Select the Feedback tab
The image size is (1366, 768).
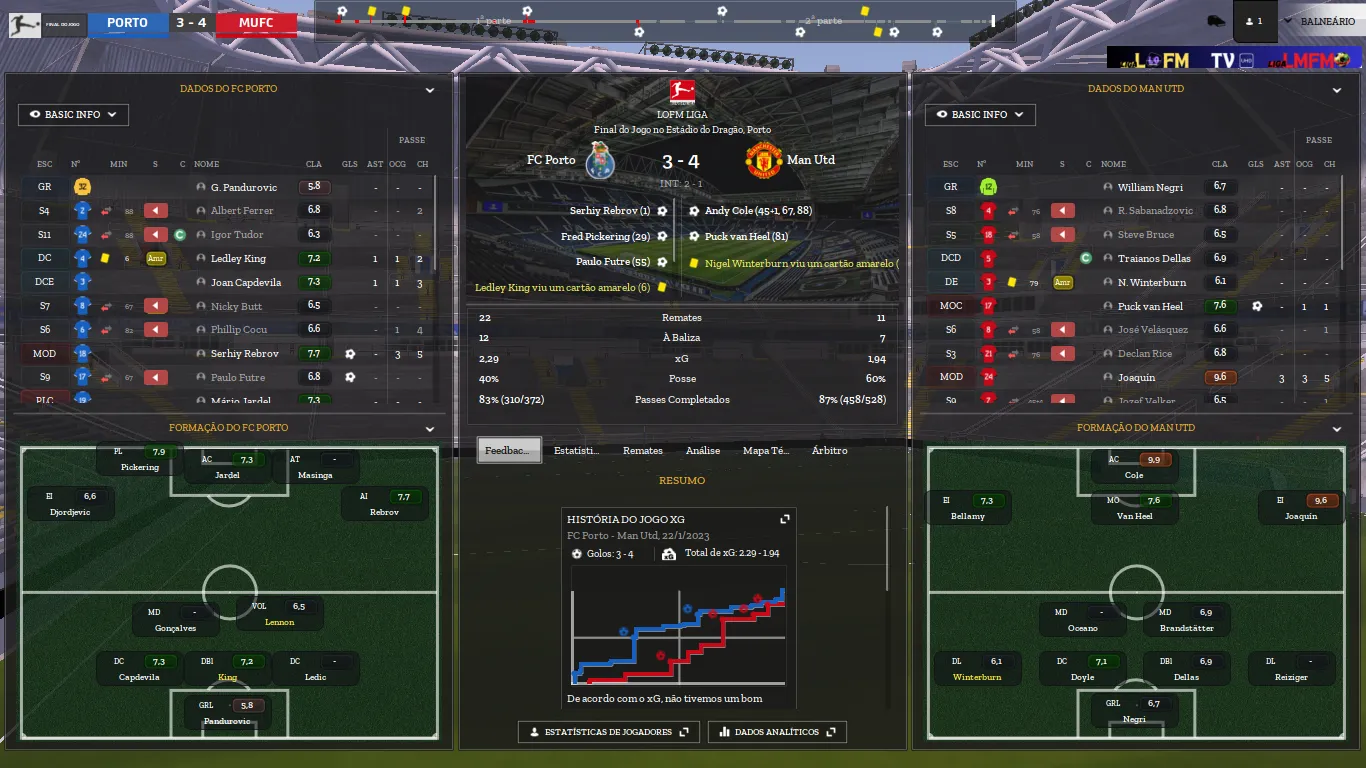509,451
